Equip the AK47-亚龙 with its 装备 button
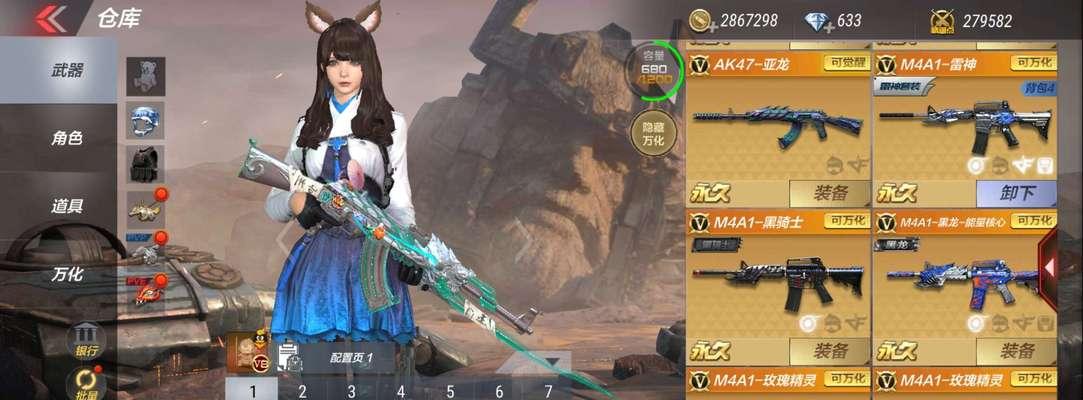 (829, 193)
